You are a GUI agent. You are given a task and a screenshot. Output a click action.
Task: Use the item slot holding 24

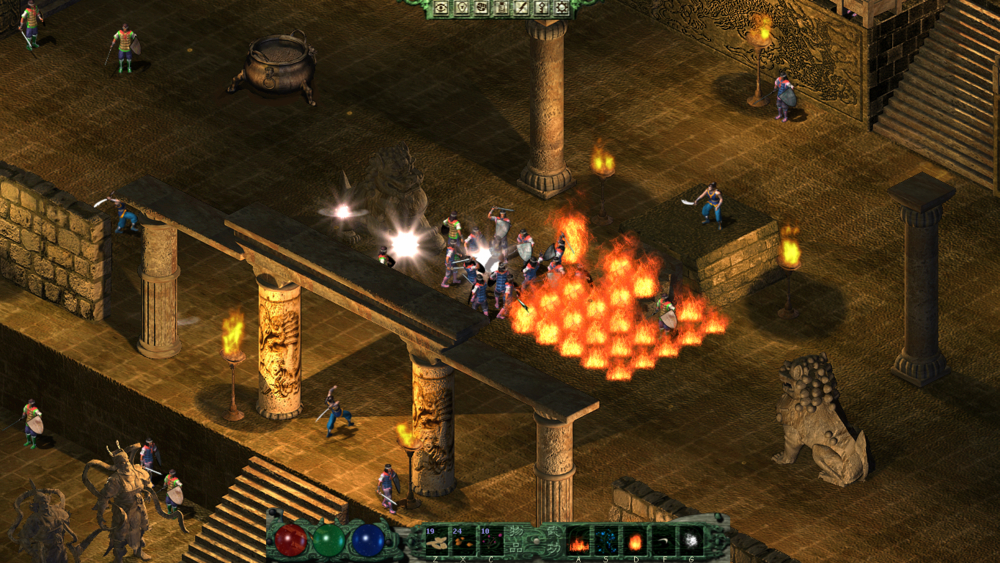[x=464, y=541]
